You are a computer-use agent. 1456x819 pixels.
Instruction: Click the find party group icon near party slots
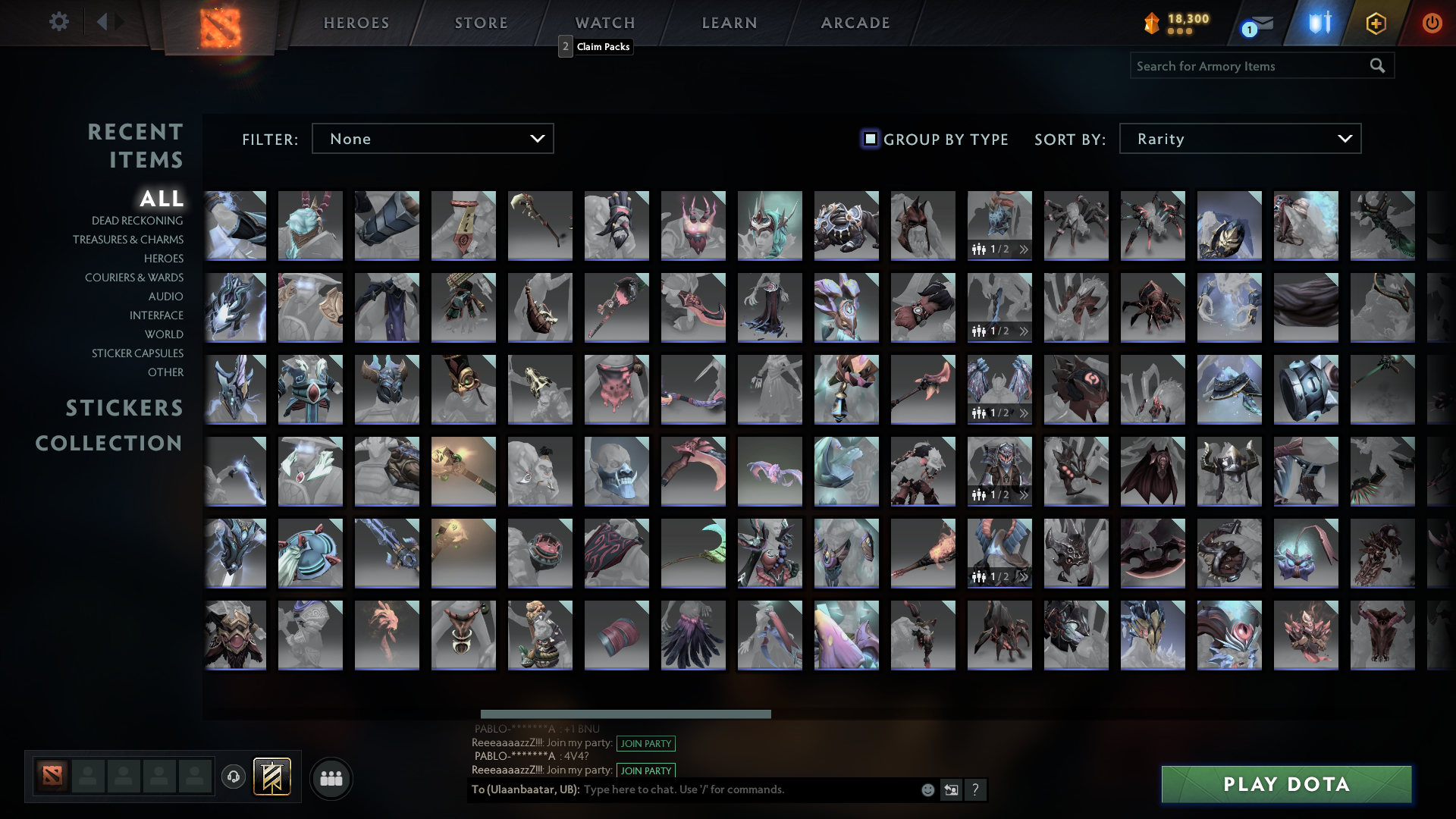(x=330, y=777)
